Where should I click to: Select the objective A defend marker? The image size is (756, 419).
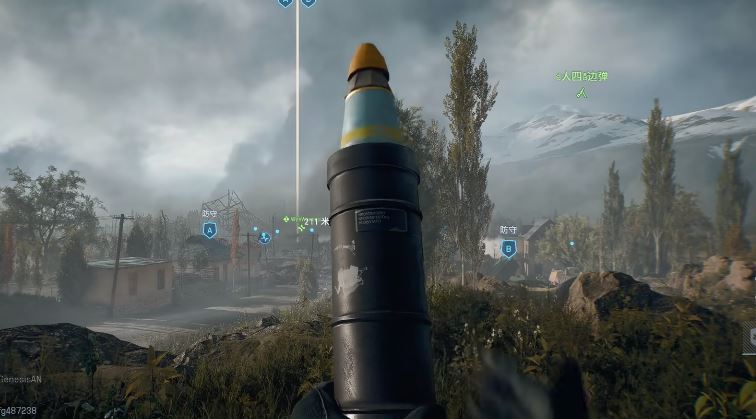[209, 230]
